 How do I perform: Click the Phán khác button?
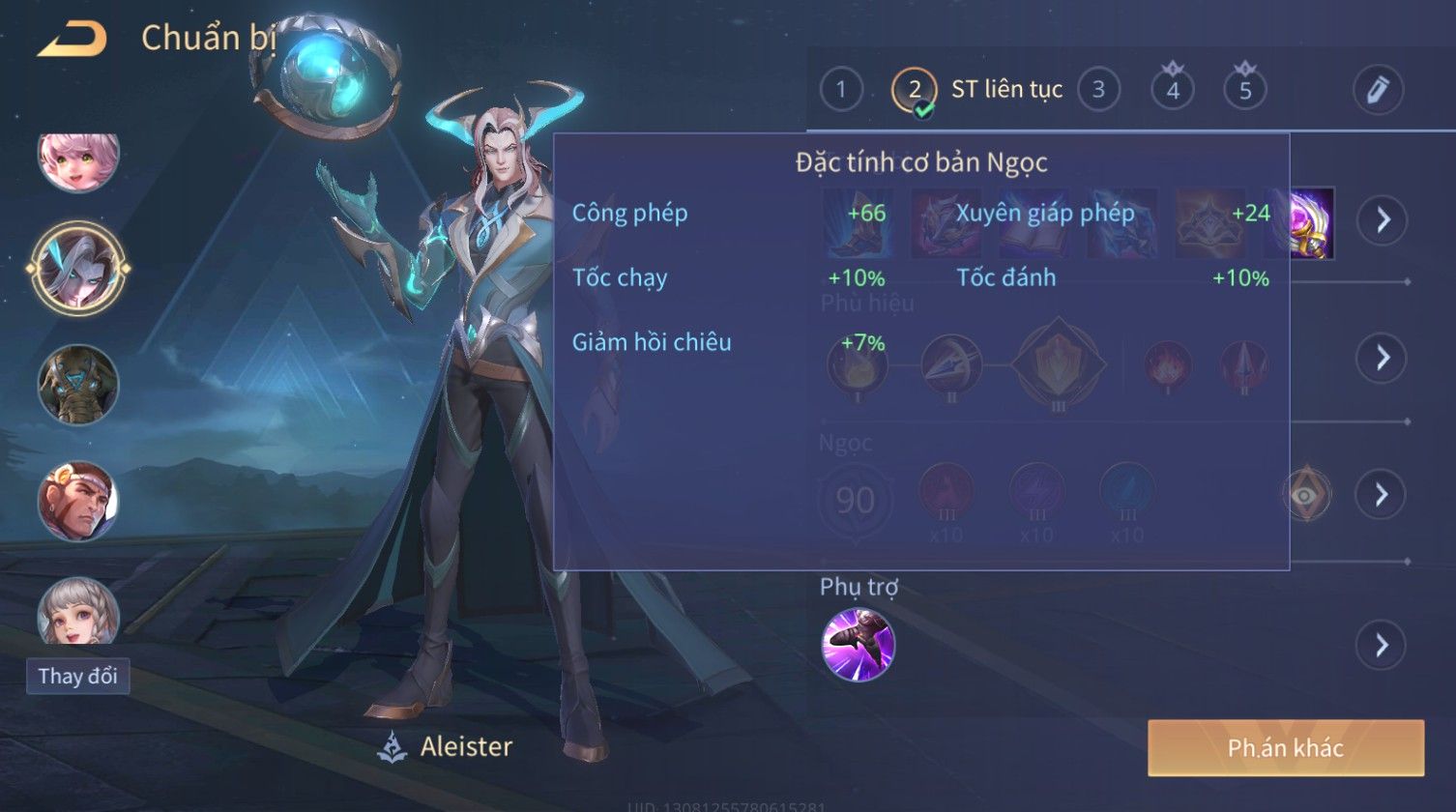1286,747
